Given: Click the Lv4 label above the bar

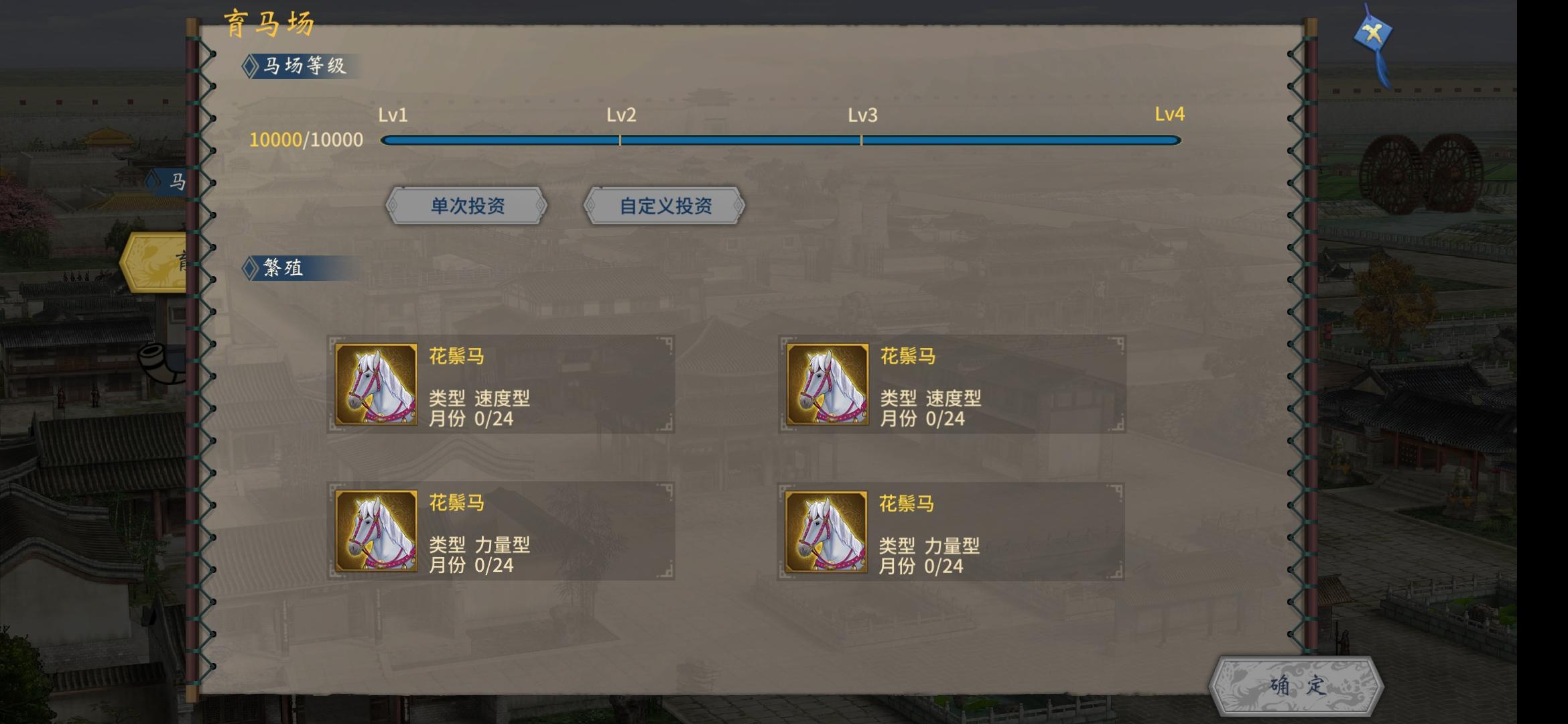Looking at the screenshot, I should [1169, 115].
